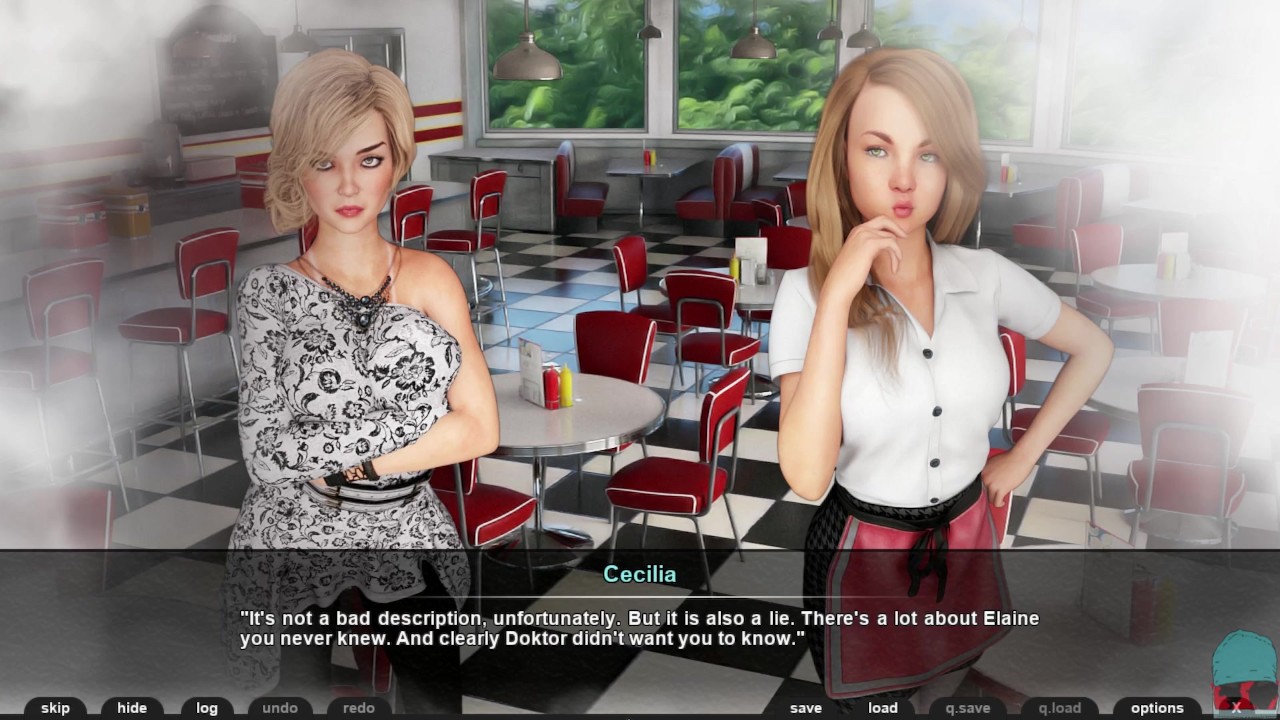Viewport: 1280px width, 720px height.
Task: Open the dialogue log
Action: click(x=207, y=708)
